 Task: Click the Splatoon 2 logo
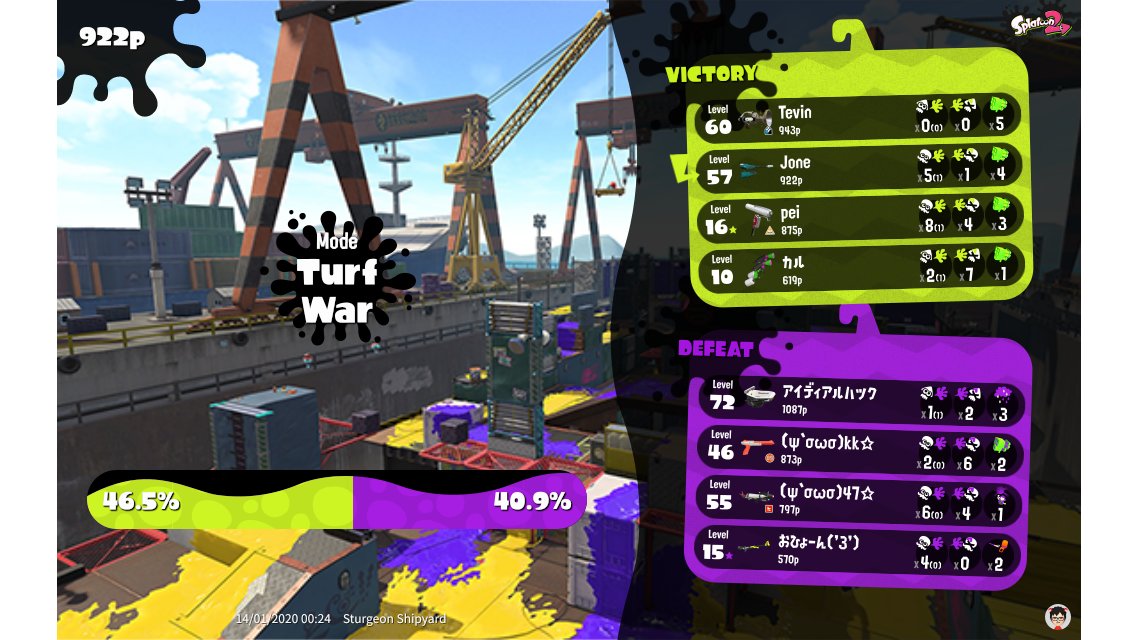coord(1041,25)
